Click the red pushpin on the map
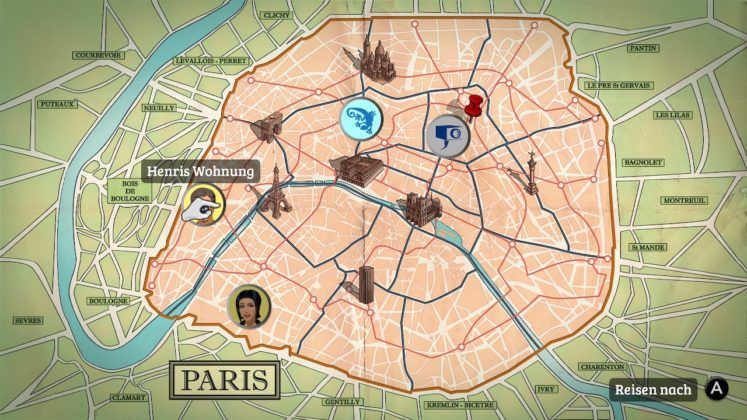The width and height of the screenshot is (747, 420). tap(475, 106)
